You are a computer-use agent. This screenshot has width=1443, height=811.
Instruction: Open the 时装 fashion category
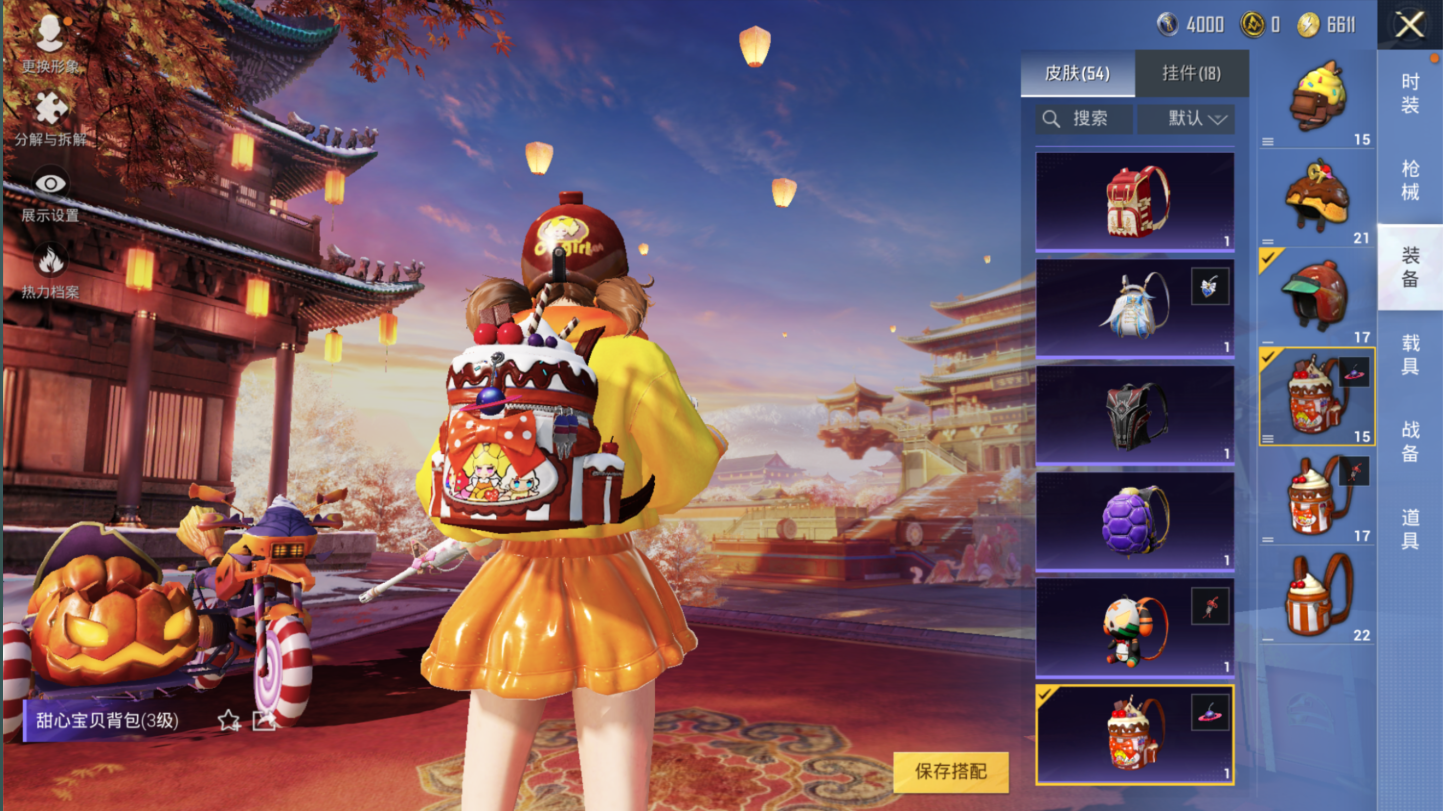point(1410,93)
